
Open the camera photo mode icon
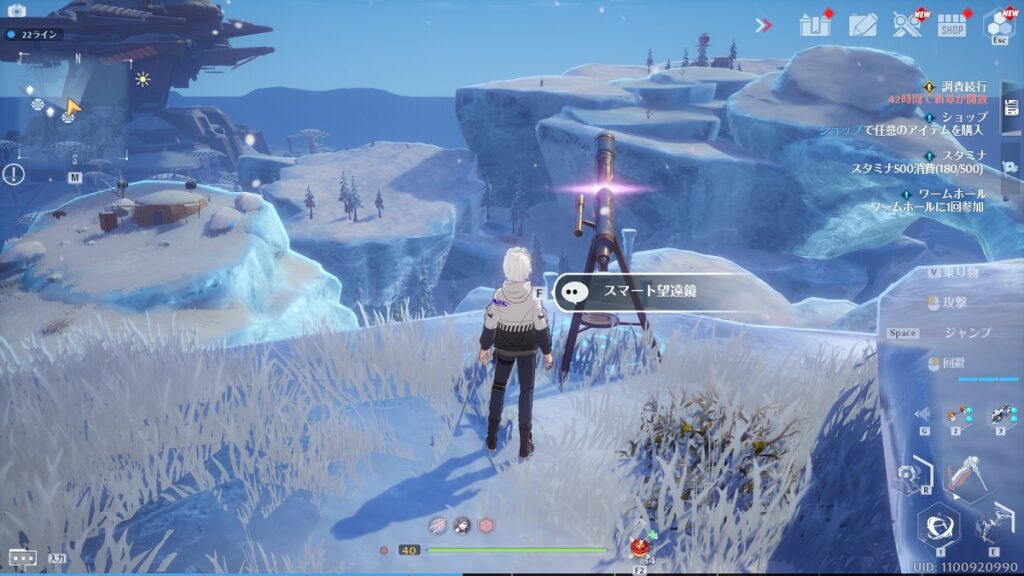(x=16, y=11)
